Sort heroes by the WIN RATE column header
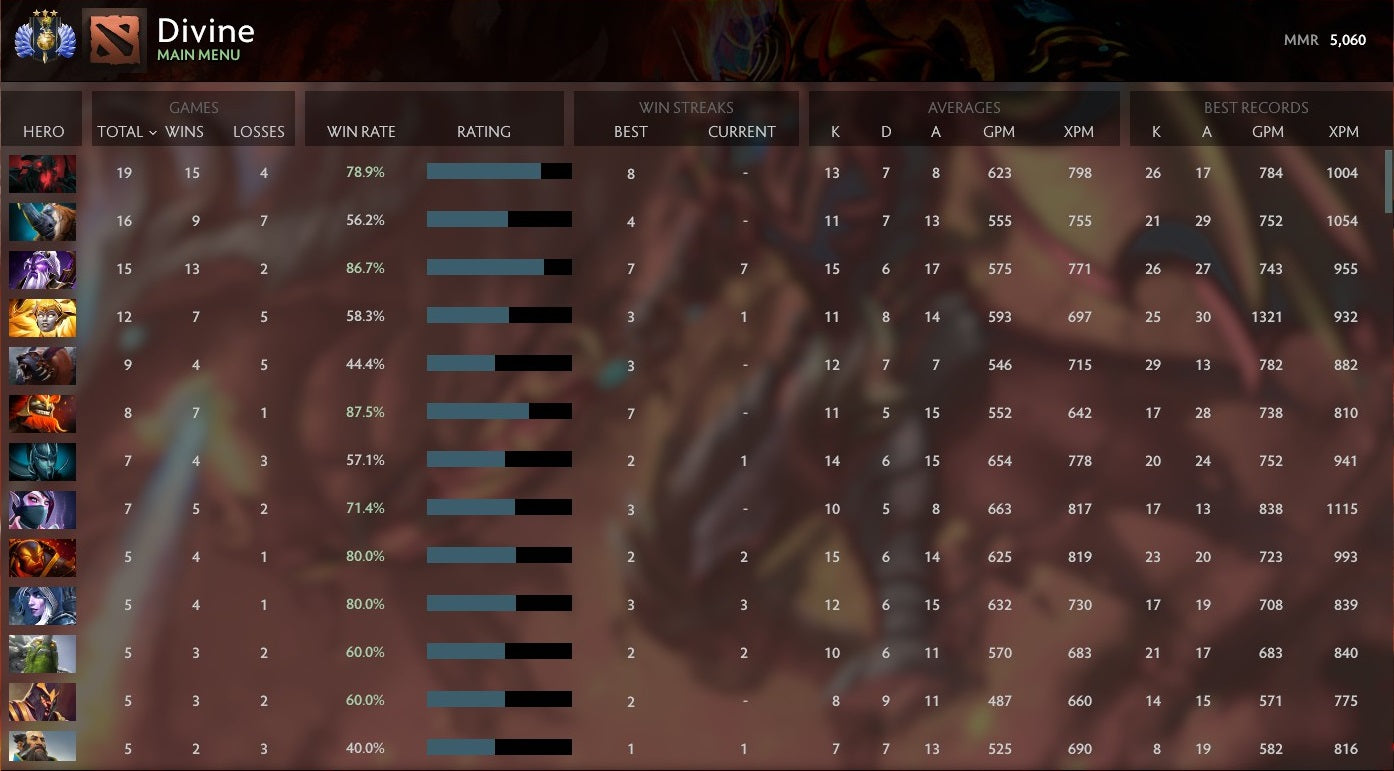 tap(362, 131)
